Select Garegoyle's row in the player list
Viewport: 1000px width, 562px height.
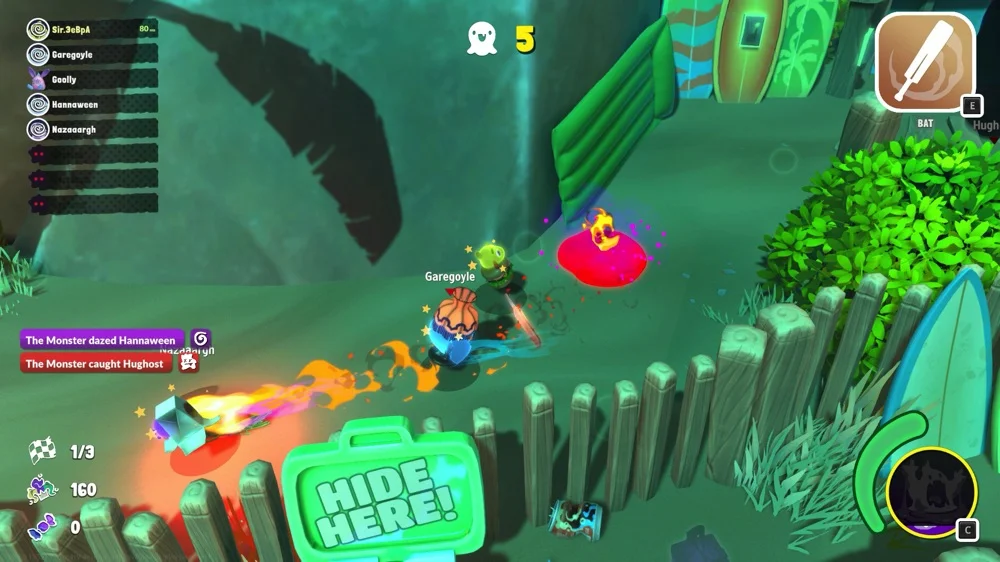point(92,54)
